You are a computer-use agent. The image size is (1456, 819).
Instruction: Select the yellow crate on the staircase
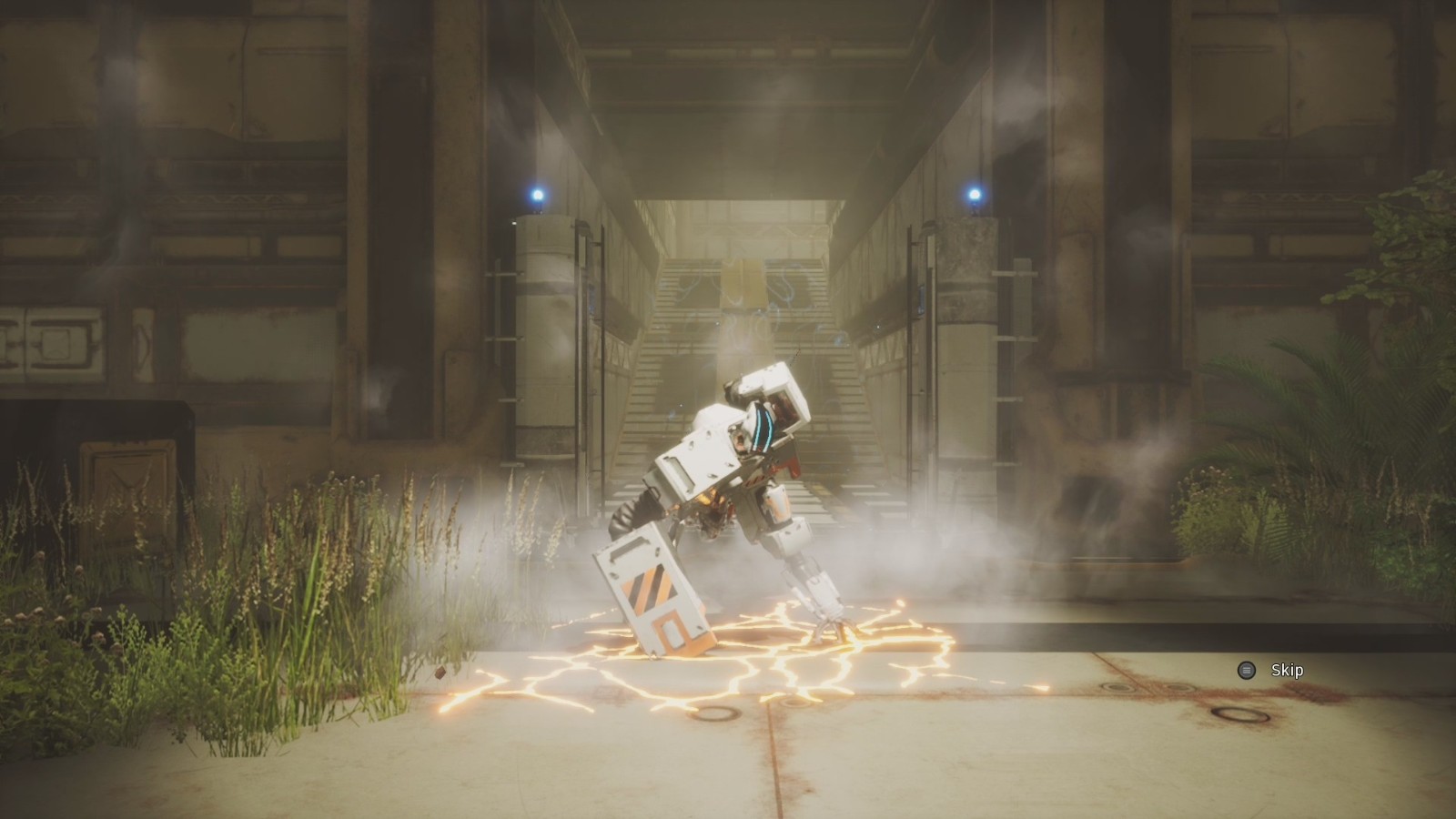[744, 282]
